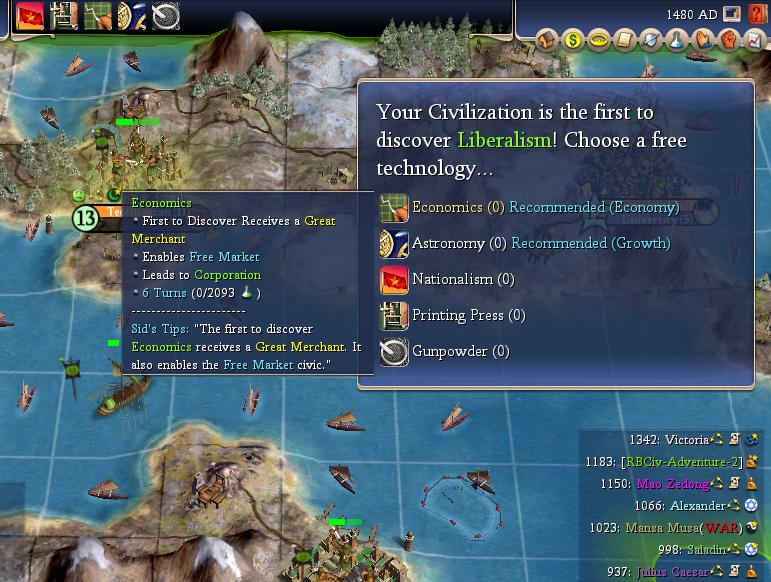This screenshot has height=582, width=771.
Task: Click the mortar Gunpowder icon in research bar
Action: pyautogui.click(x=165, y=15)
